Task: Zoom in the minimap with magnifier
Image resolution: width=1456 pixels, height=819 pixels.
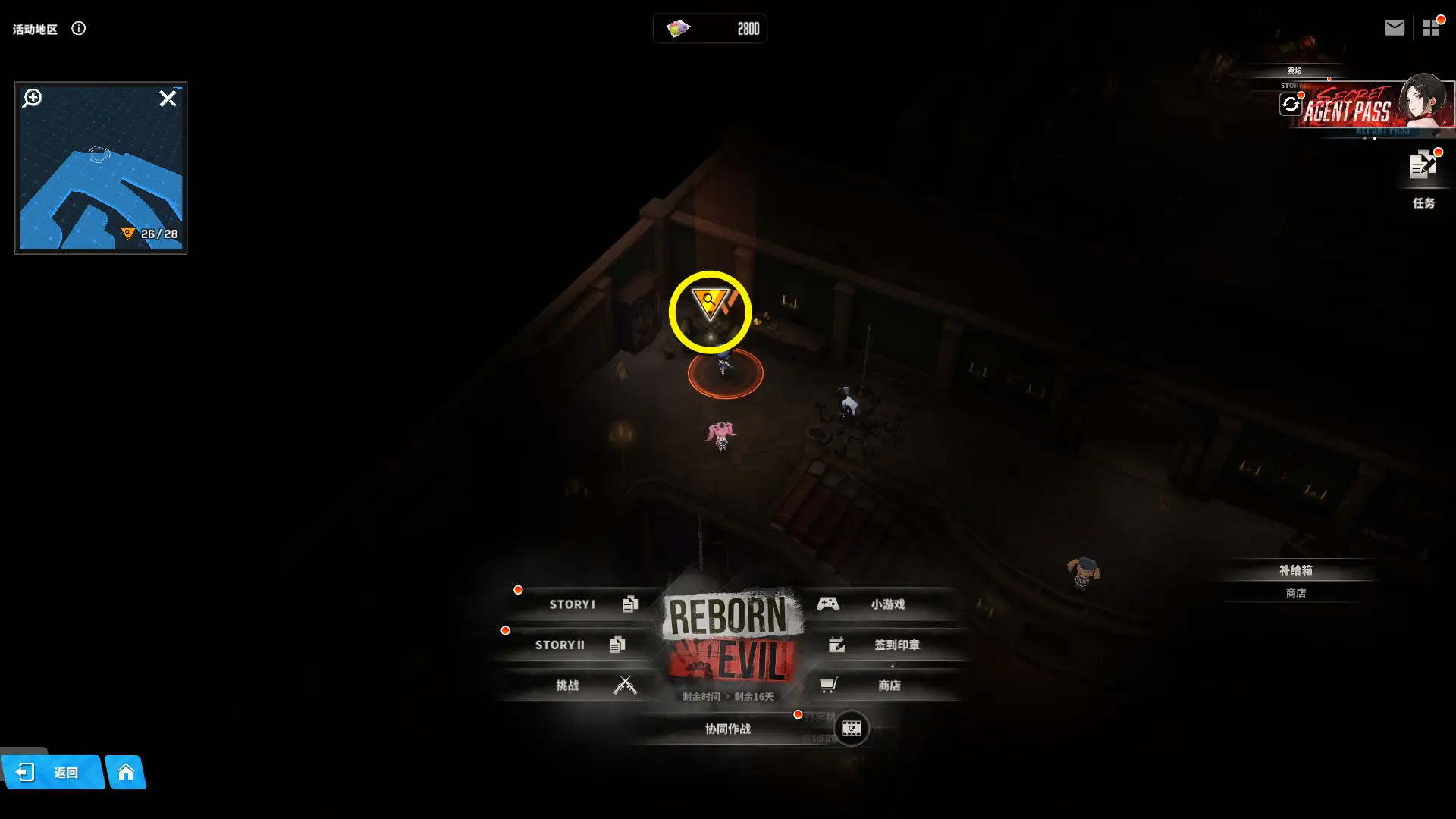Action: click(32, 98)
